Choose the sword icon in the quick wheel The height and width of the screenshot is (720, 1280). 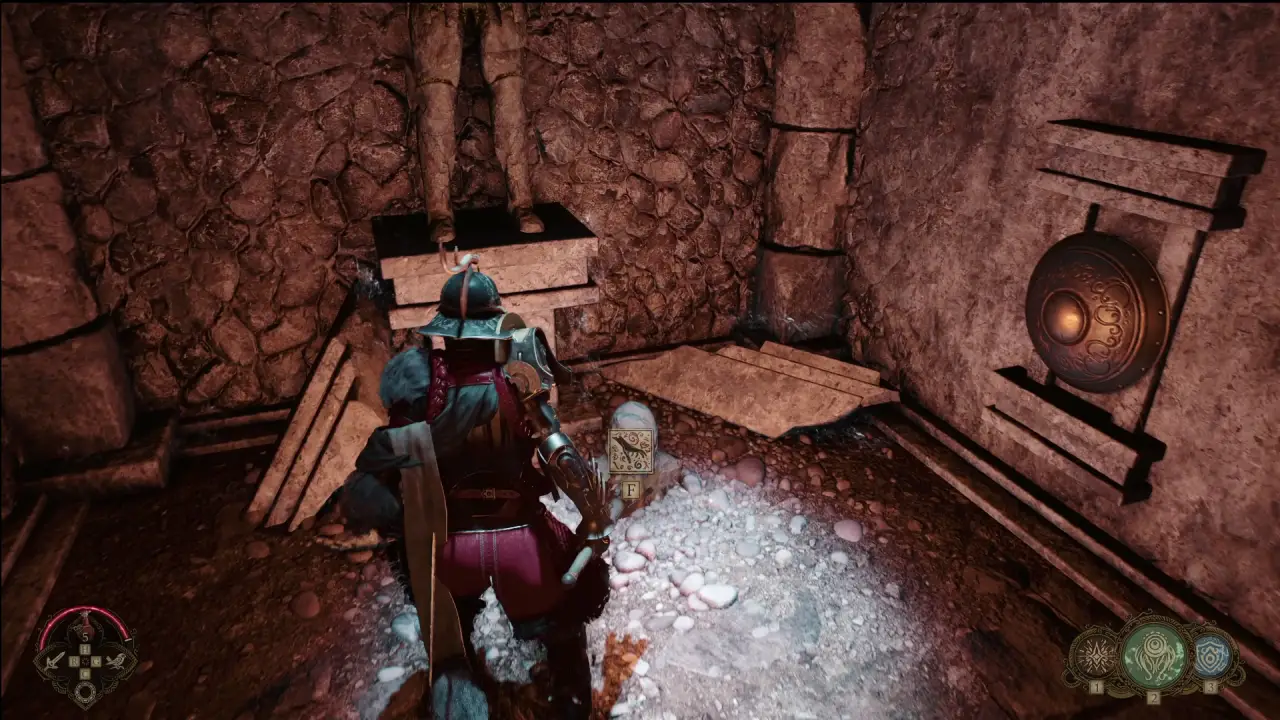coord(53,661)
